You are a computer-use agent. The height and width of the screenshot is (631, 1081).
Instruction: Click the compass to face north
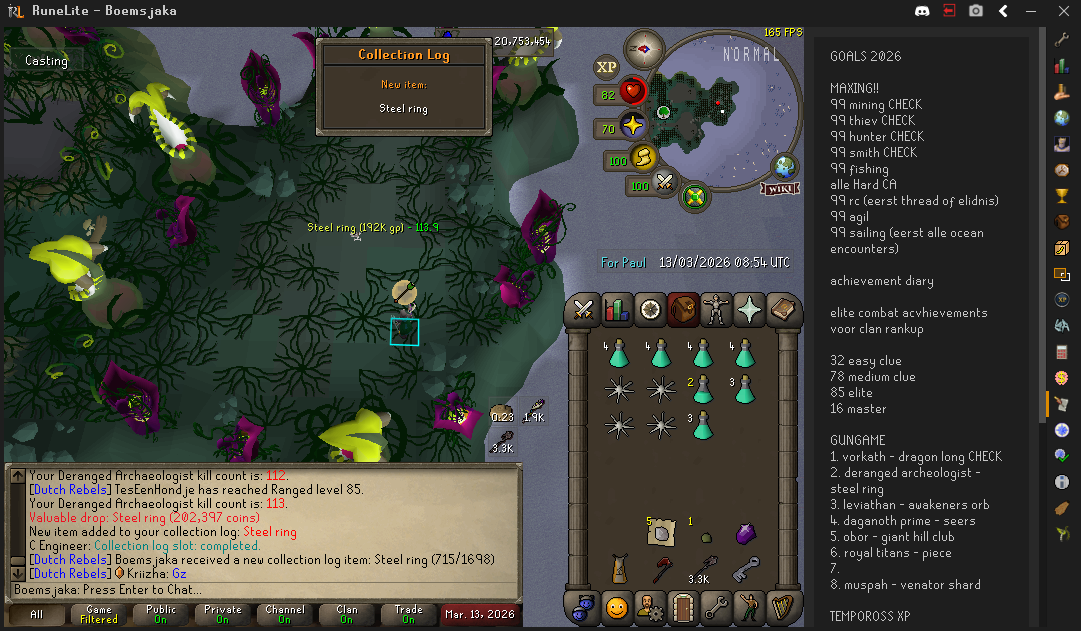point(644,48)
